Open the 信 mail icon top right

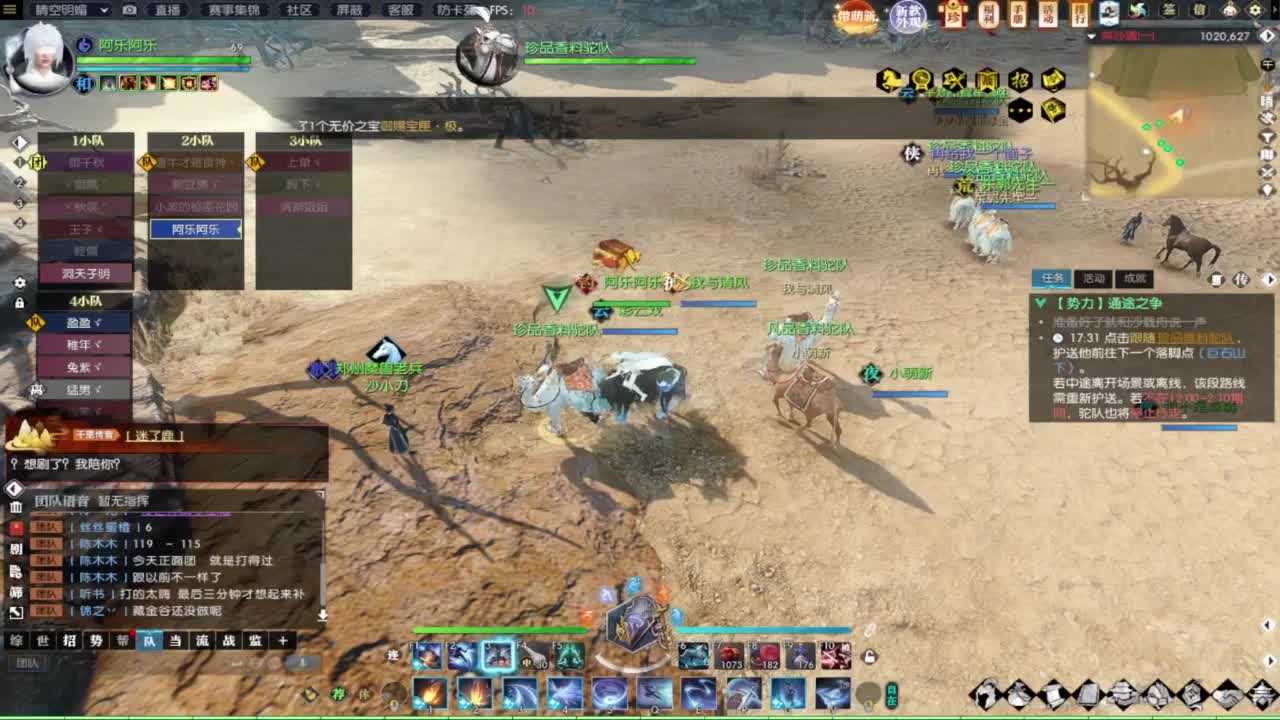[x=1200, y=9]
